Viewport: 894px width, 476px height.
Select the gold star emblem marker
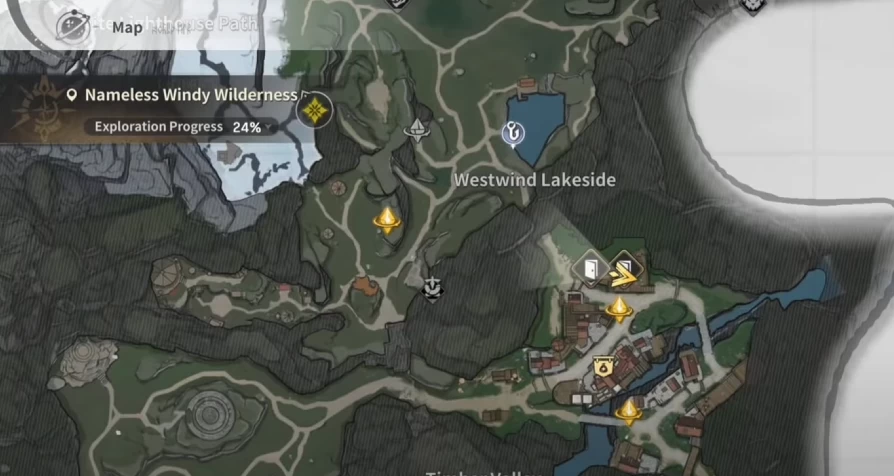pos(315,108)
